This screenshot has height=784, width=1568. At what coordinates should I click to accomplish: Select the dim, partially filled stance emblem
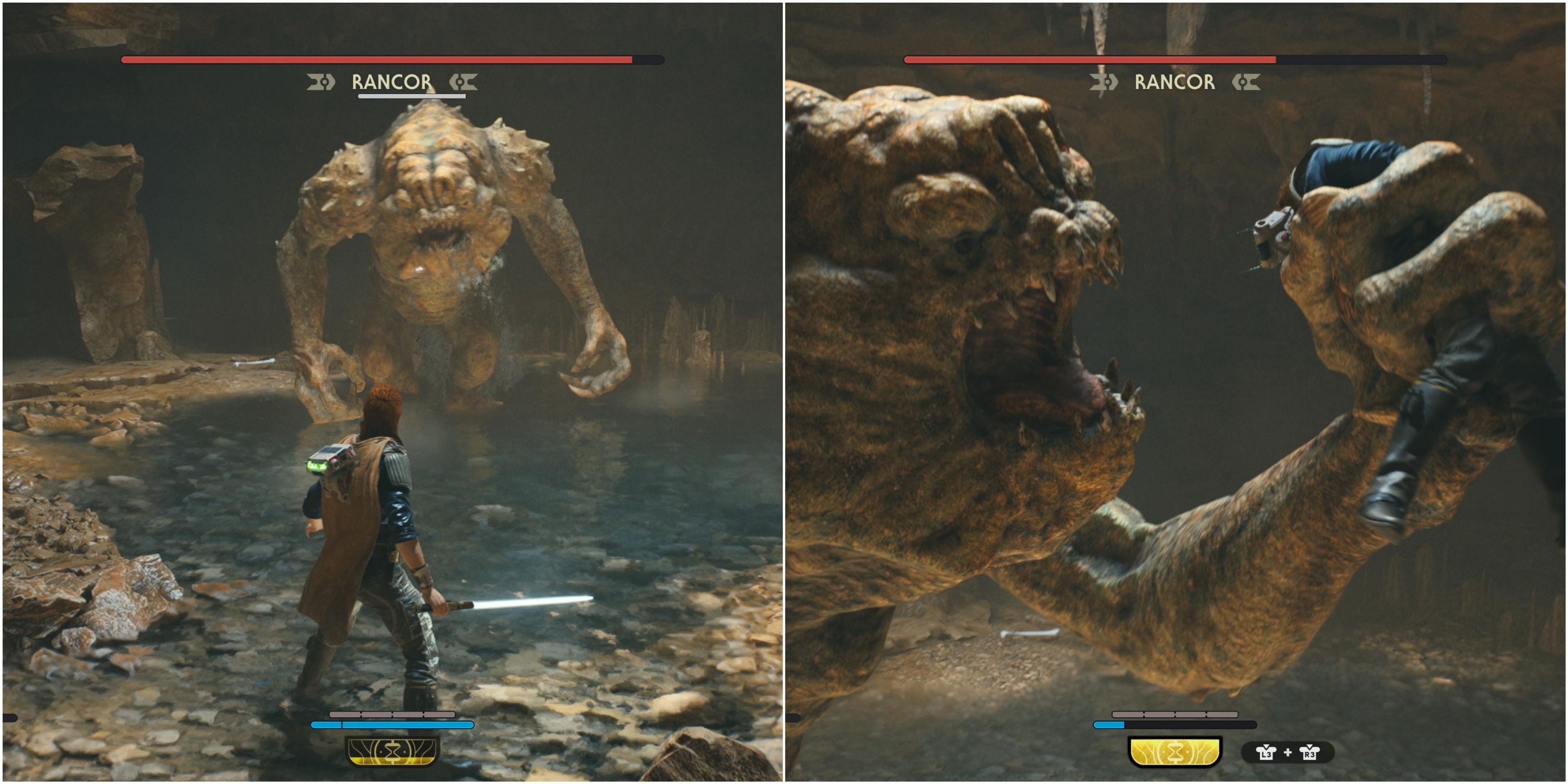[x=392, y=752]
